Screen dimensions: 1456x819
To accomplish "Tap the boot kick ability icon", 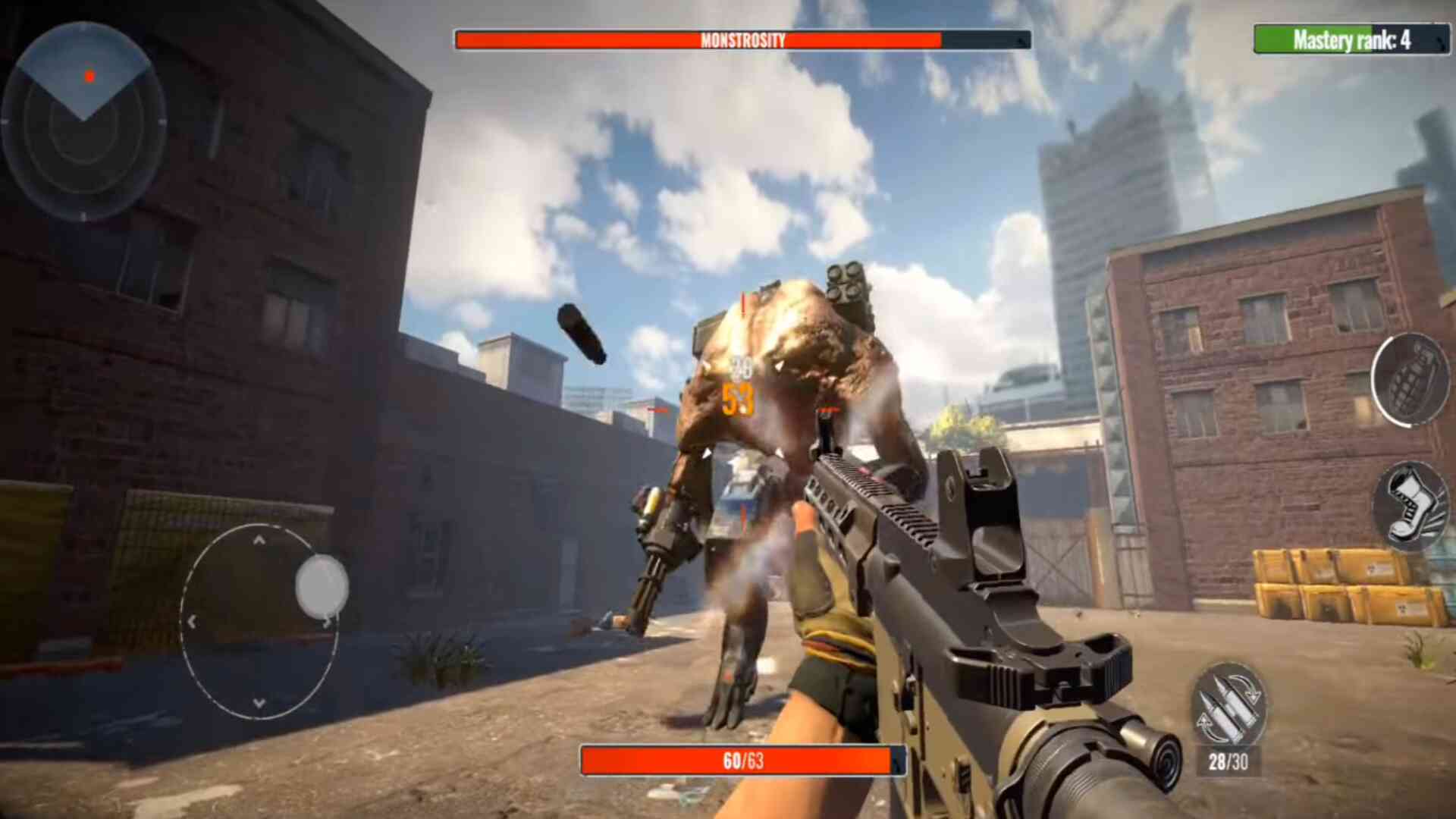I will pyautogui.click(x=1411, y=506).
